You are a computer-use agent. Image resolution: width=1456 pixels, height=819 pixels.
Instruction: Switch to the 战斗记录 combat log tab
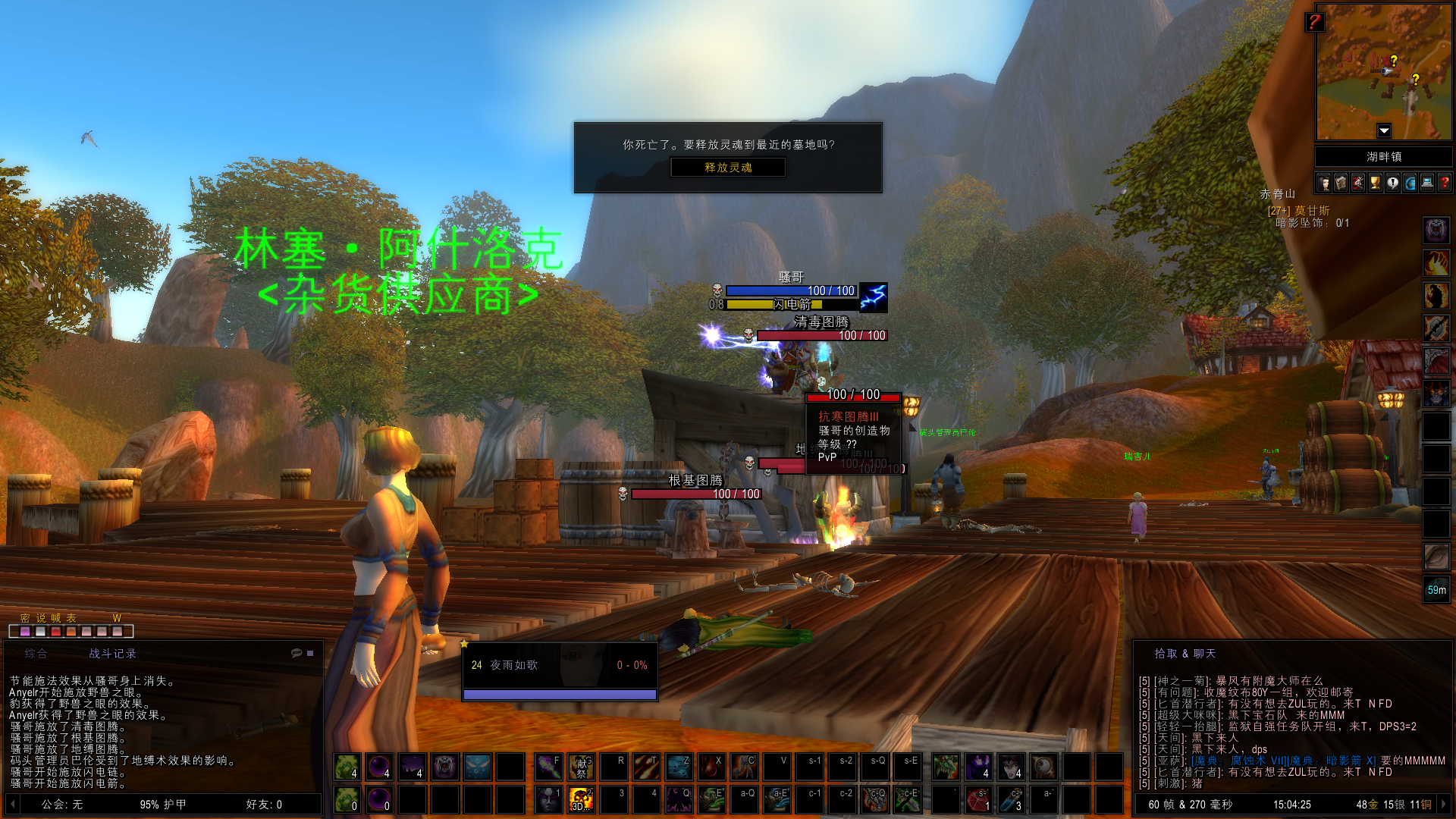point(112,654)
